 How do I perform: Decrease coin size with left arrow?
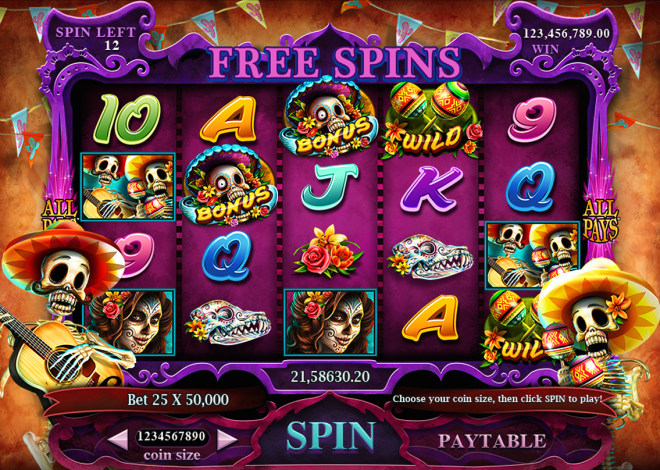pyautogui.click(x=119, y=437)
